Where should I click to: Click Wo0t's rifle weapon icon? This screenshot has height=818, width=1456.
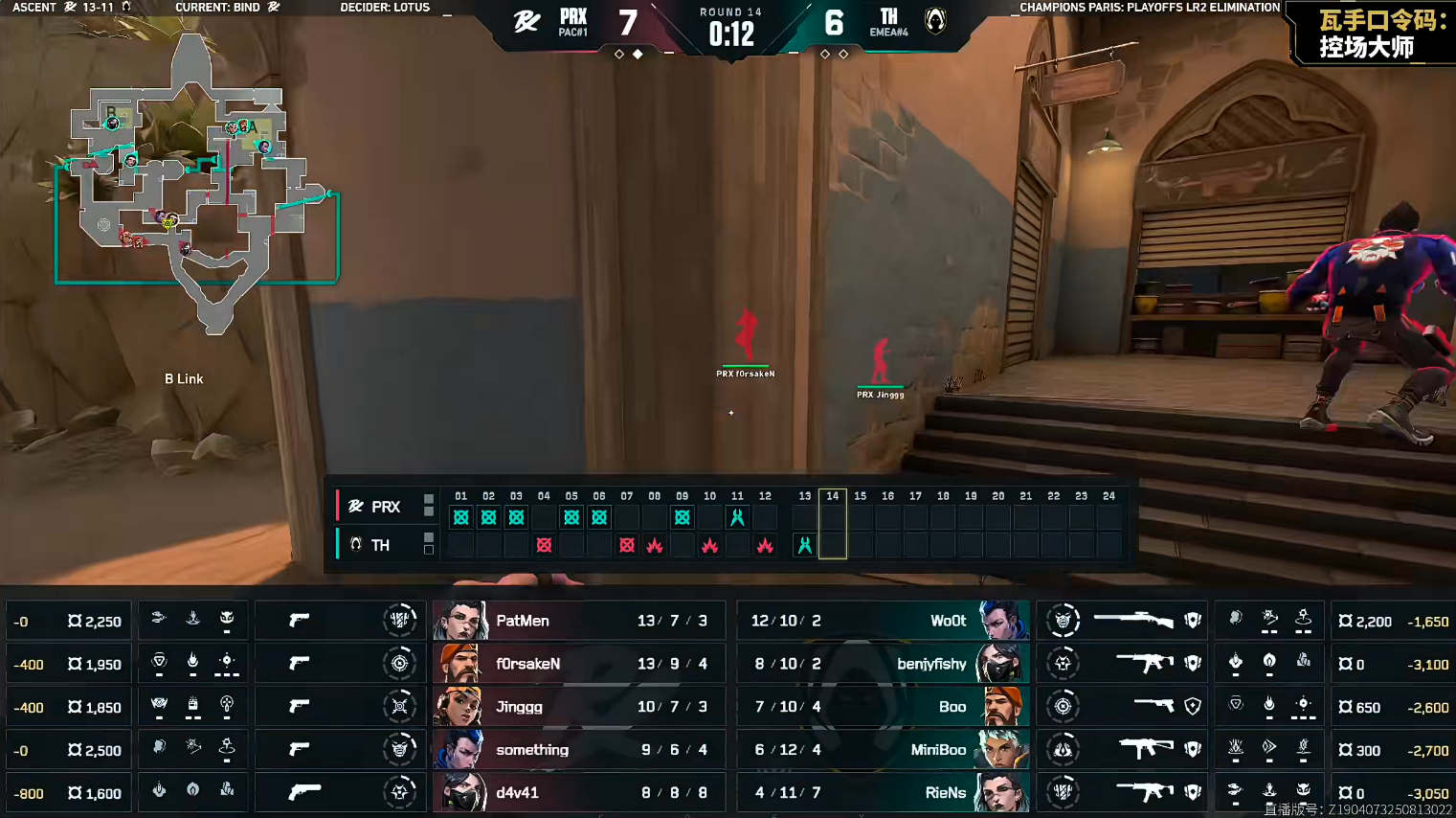point(1133,621)
